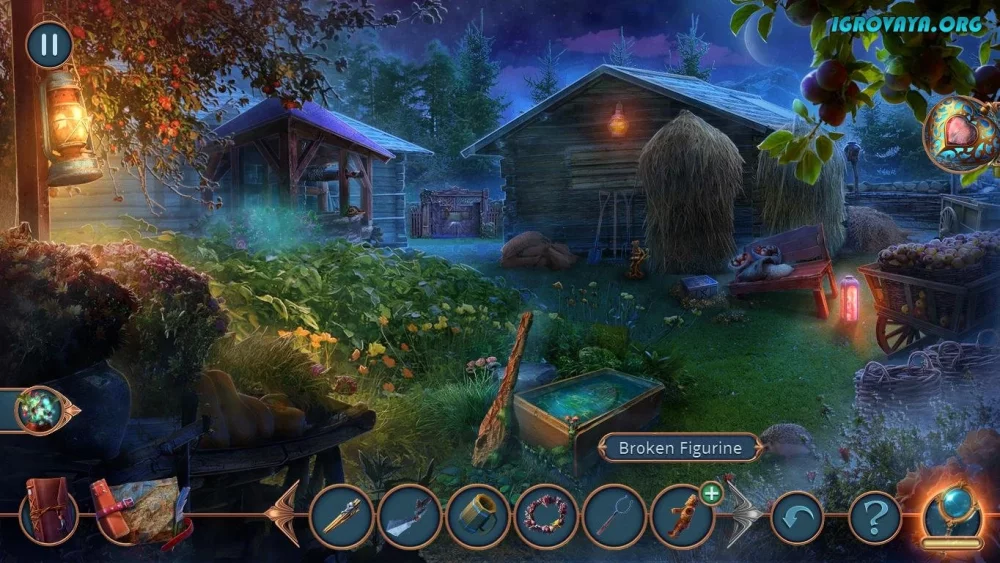Click the green plus on the Broken Figurine
Image resolution: width=1000 pixels, height=563 pixels.
pos(711,491)
